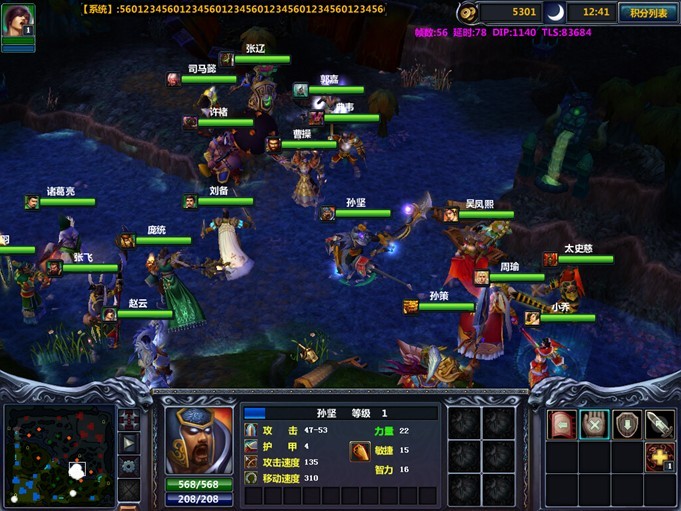Click the 护甲 armor stat icon

click(250, 446)
